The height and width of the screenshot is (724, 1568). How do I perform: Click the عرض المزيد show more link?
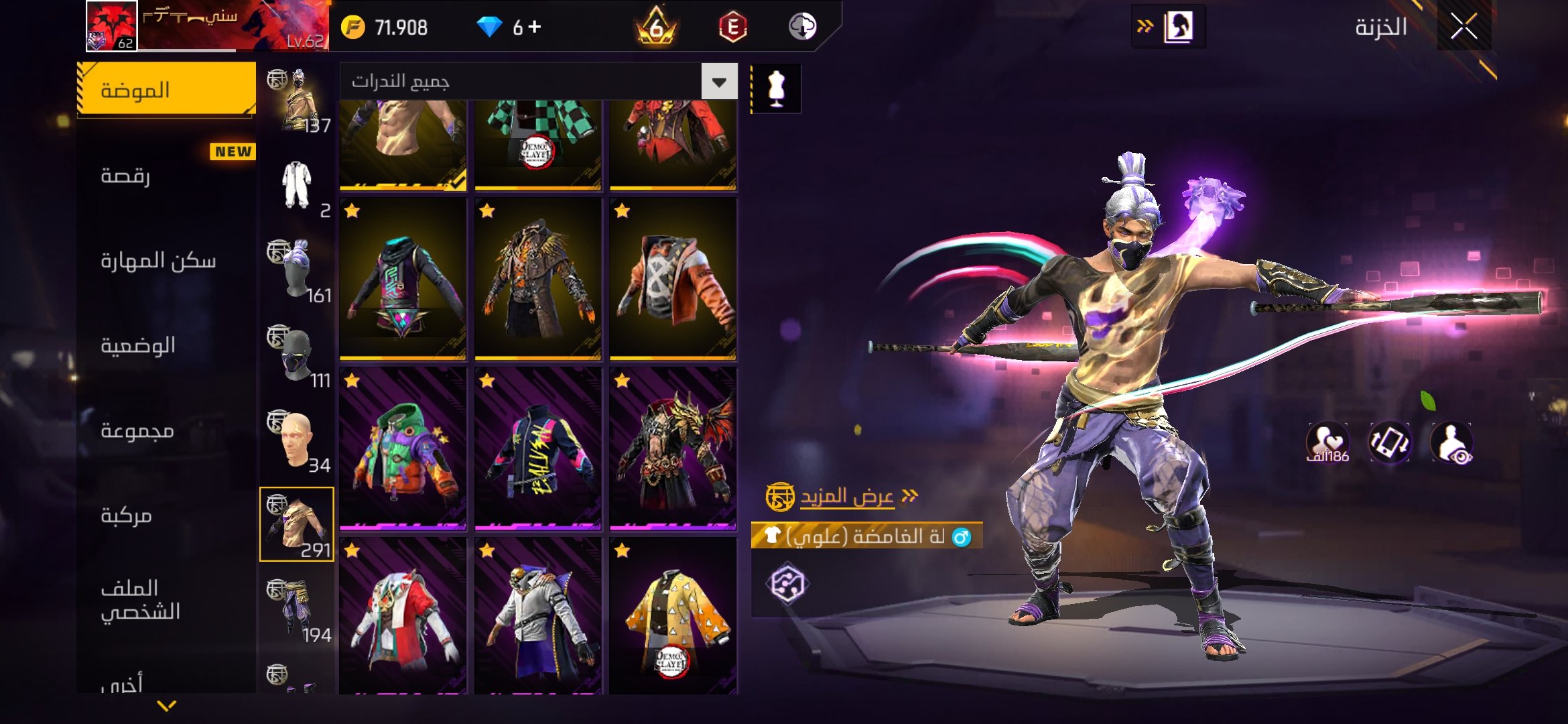(847, 496)
